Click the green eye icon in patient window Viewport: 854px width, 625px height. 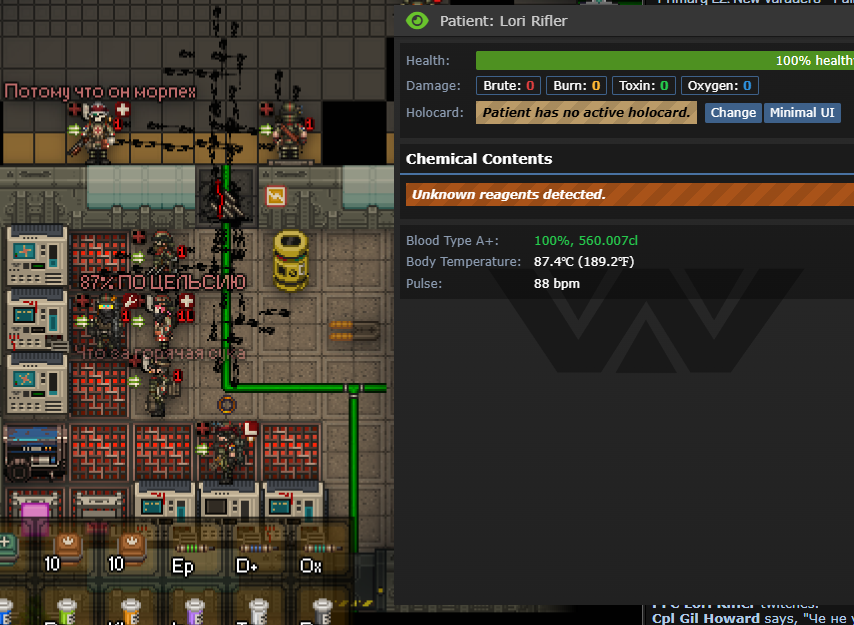[x=417, y=20]
